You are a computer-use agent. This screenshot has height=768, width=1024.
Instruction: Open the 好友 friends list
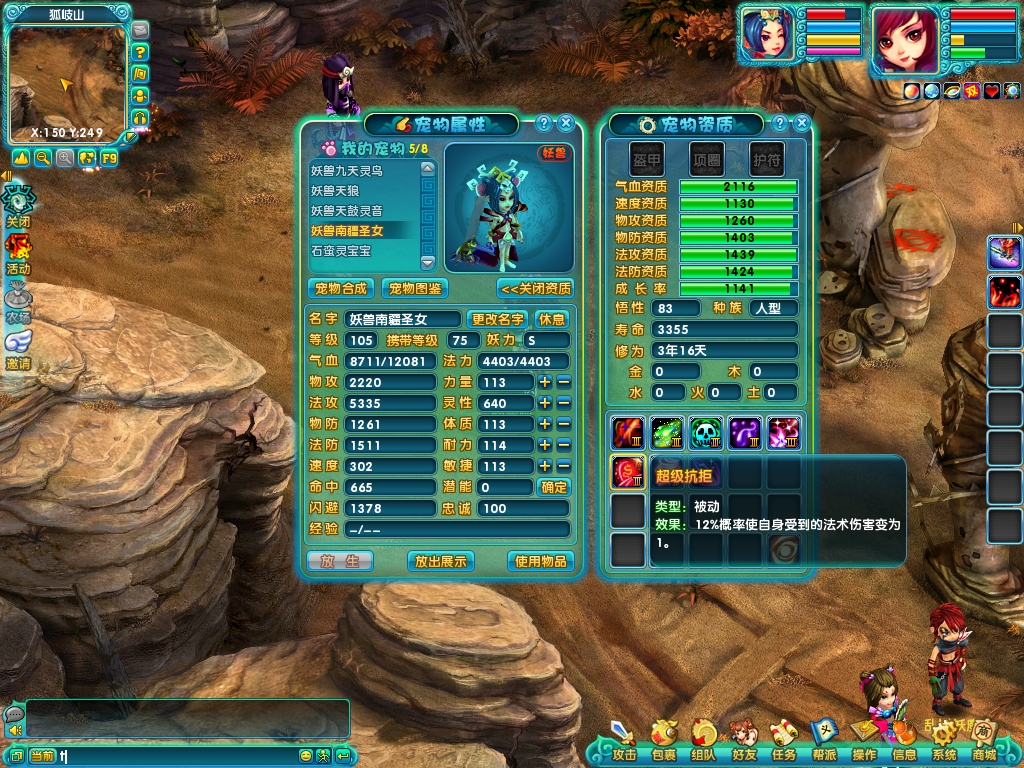coord(743,740)
